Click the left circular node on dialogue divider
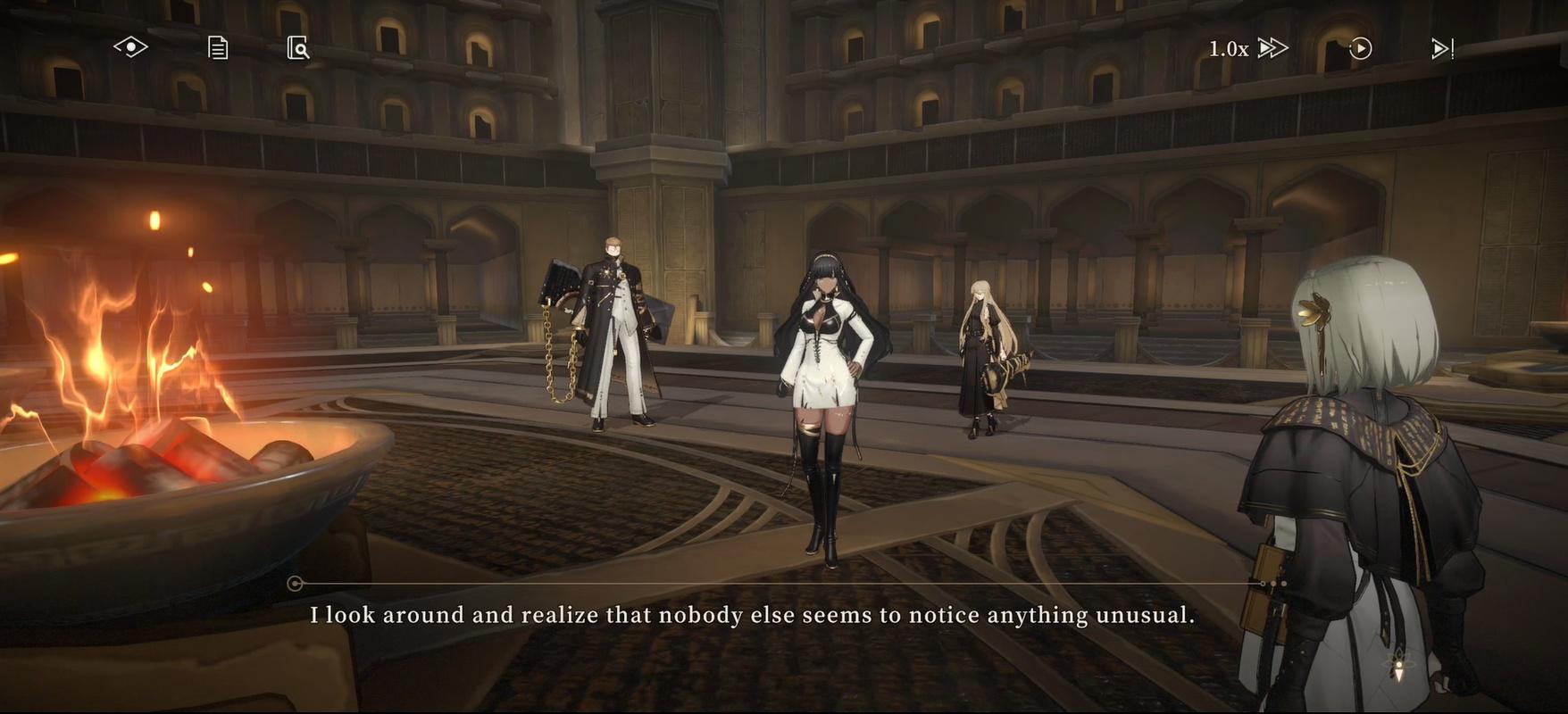 coord(293,582)
